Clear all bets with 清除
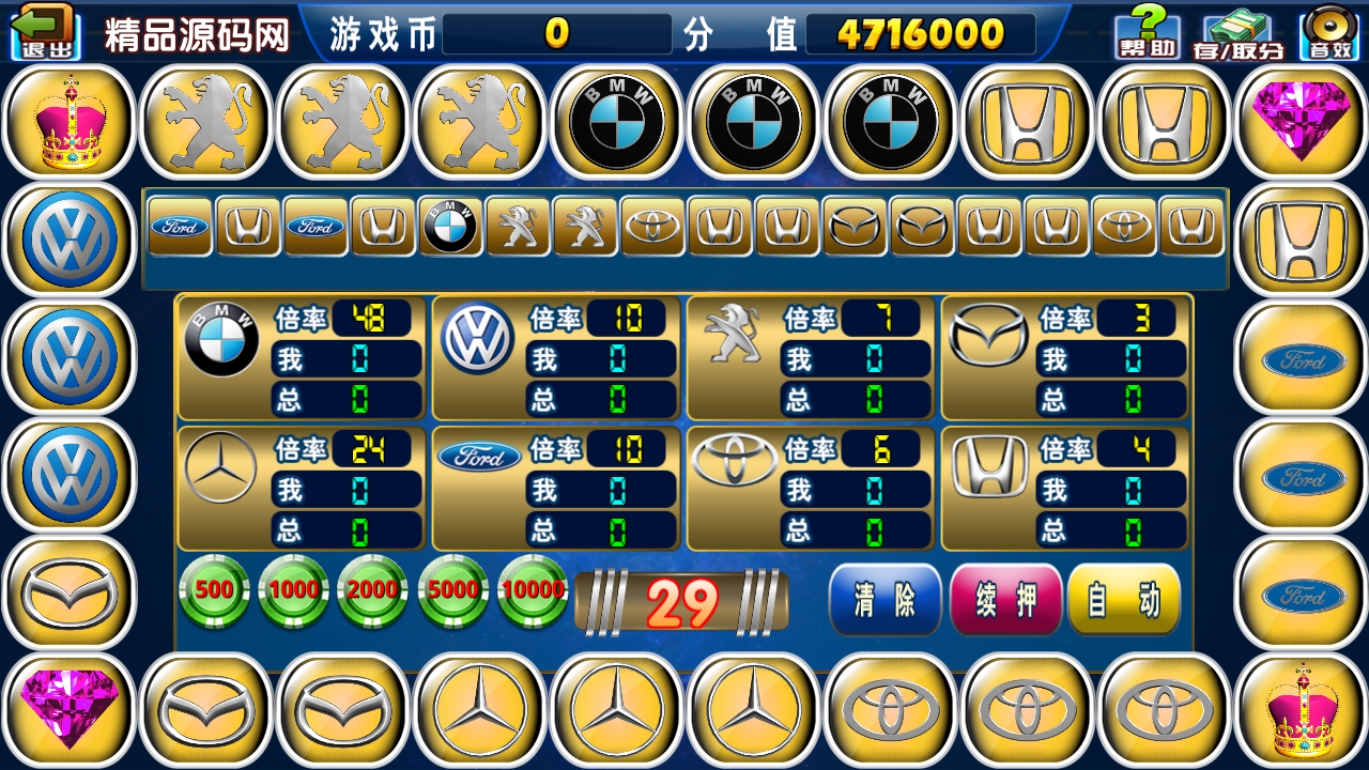This screenshot has width=1369, height=770. (x=885, y=600)
